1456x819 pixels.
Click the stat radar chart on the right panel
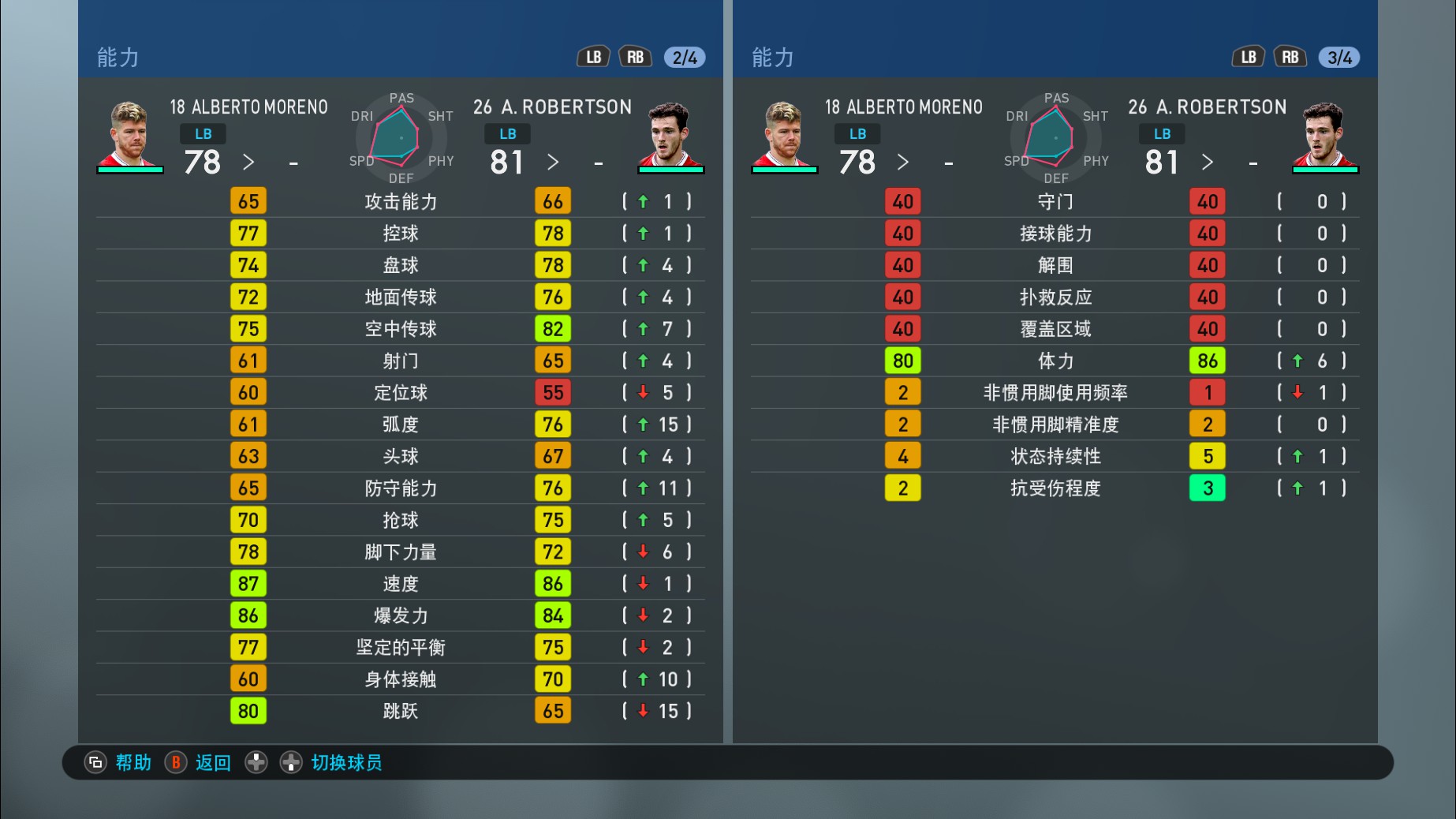point(1055,138)
